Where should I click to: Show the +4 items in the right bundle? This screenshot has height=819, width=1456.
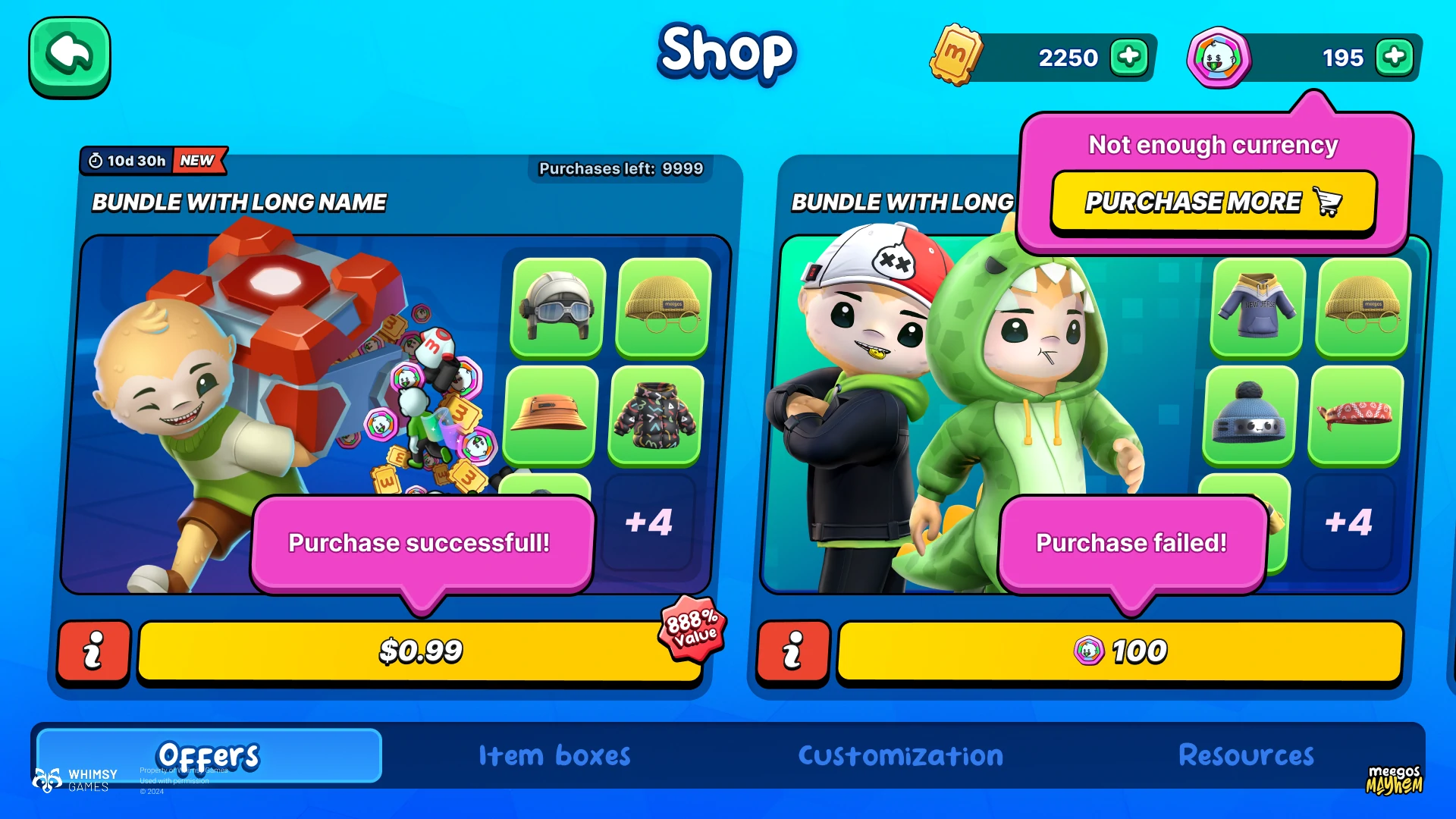1348,522
